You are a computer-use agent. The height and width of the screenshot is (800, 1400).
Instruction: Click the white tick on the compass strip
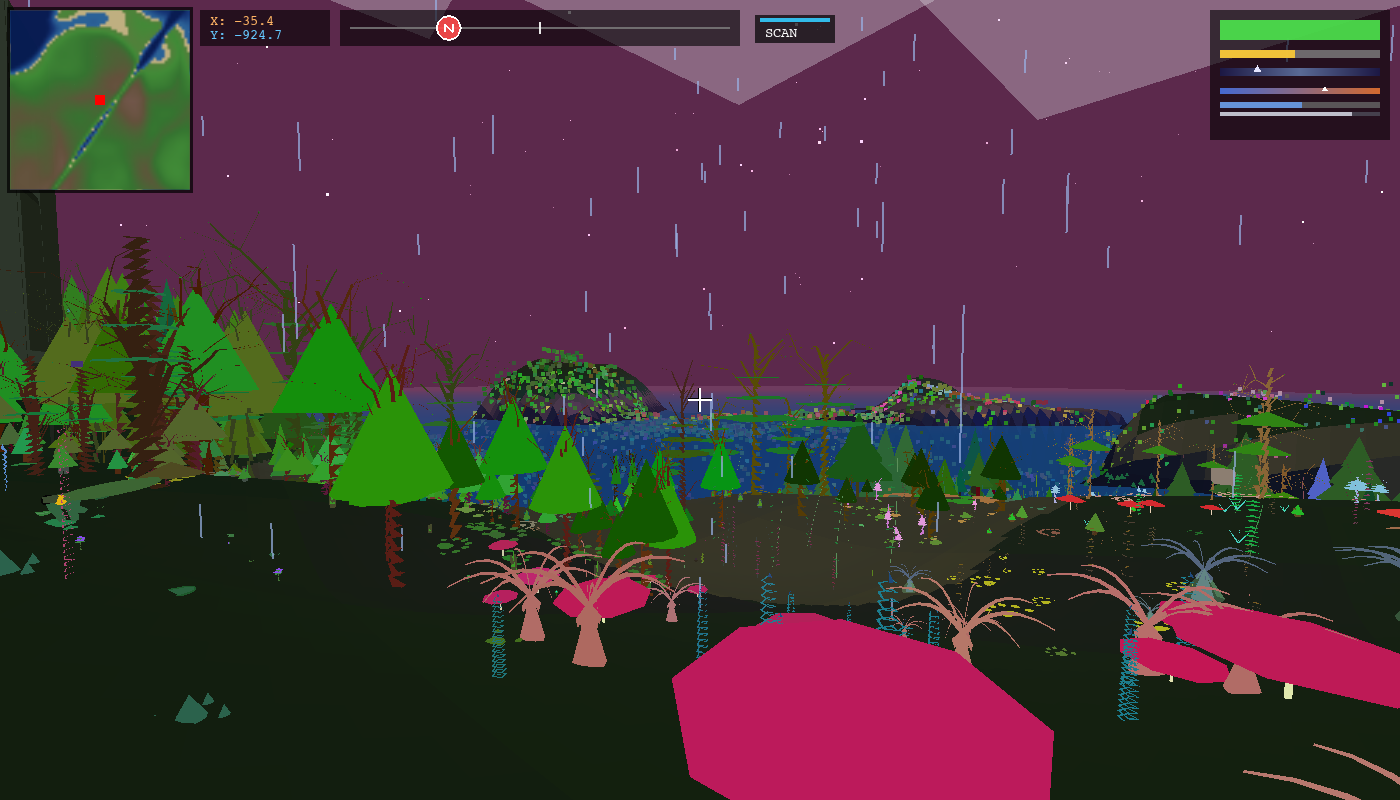(x=539, y=28)
